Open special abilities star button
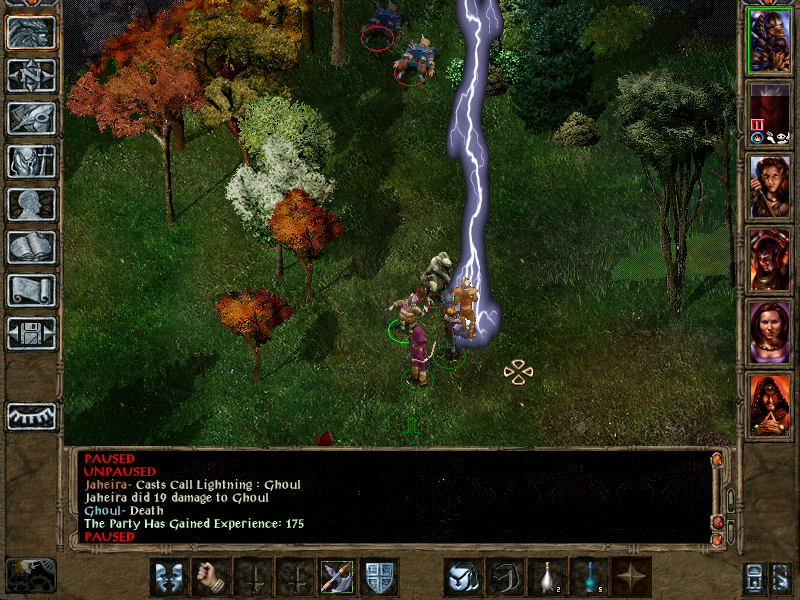This screenshot has width=800, height=600. pos(632,577)
